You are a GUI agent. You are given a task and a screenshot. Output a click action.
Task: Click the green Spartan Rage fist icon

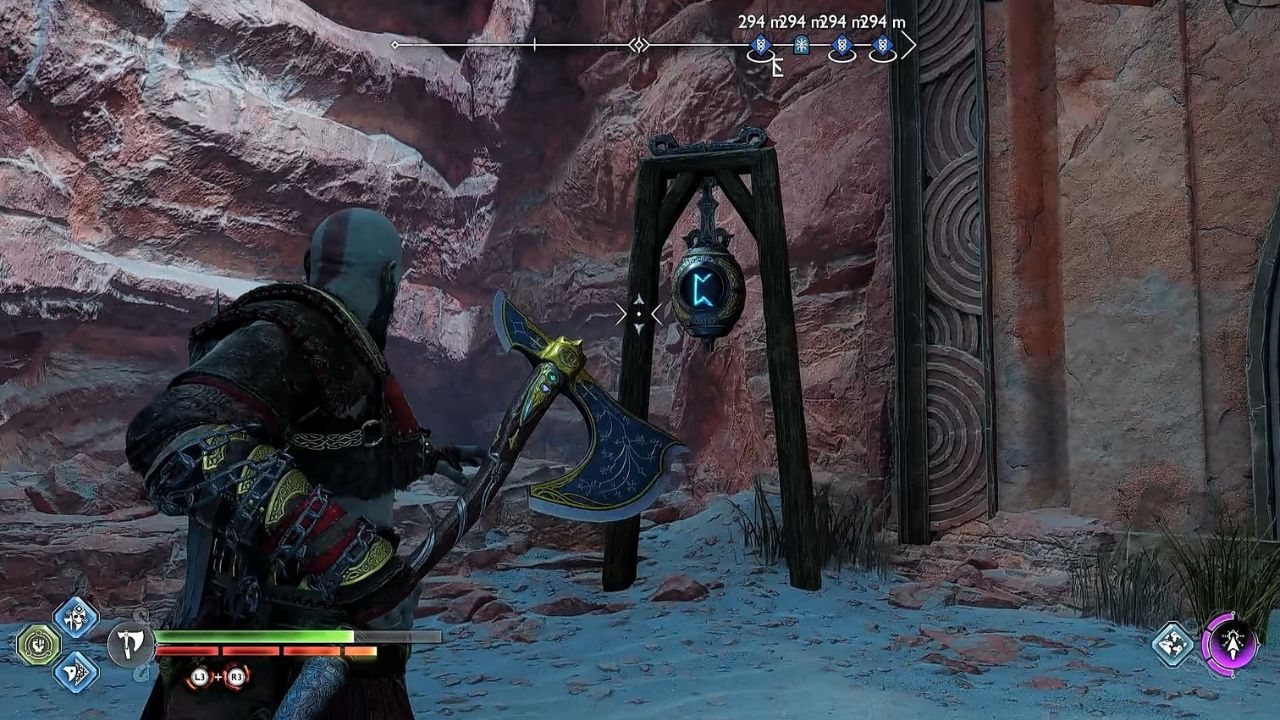click(38, 644)
